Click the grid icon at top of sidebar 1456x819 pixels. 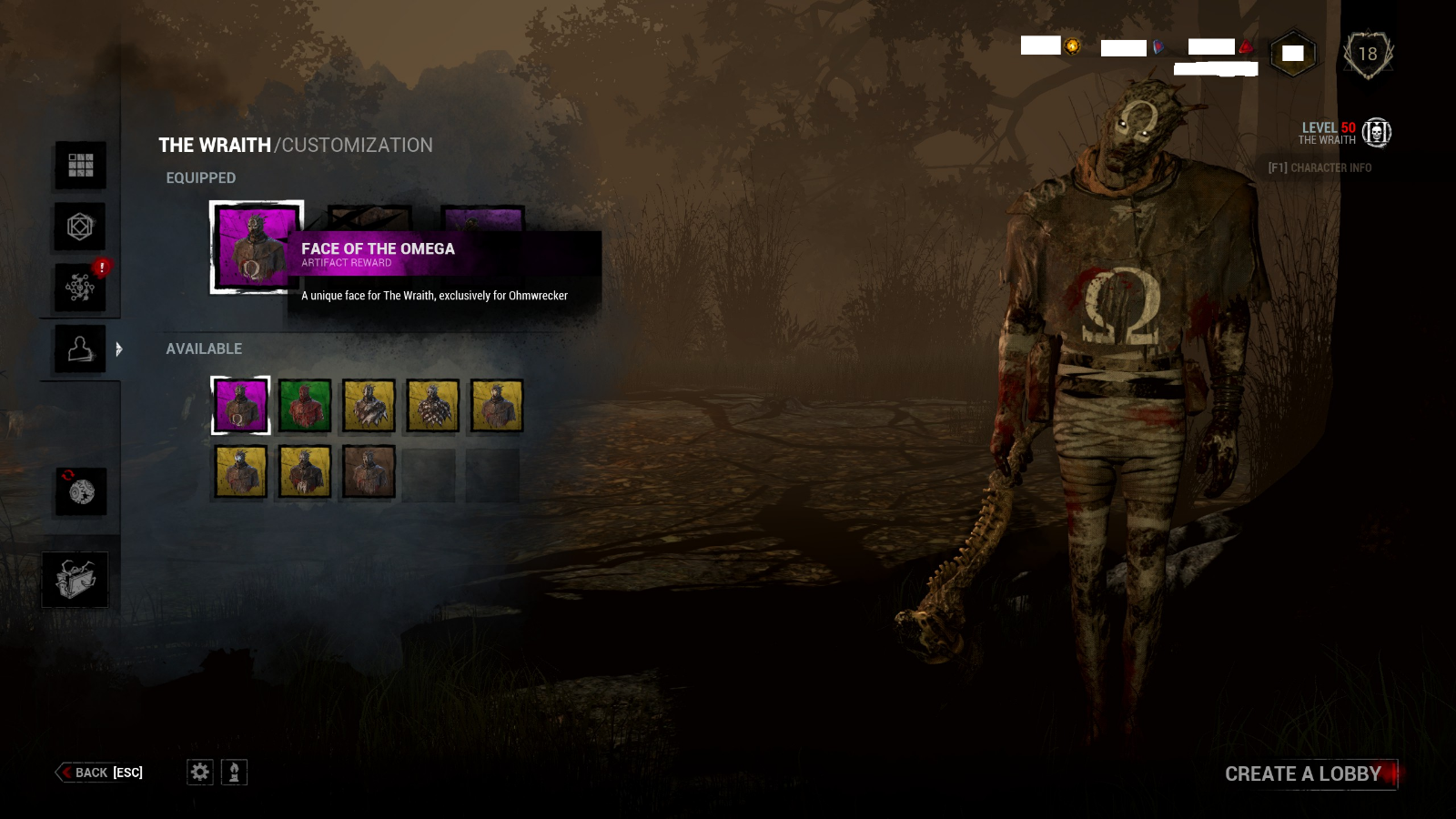click(80, 166)
